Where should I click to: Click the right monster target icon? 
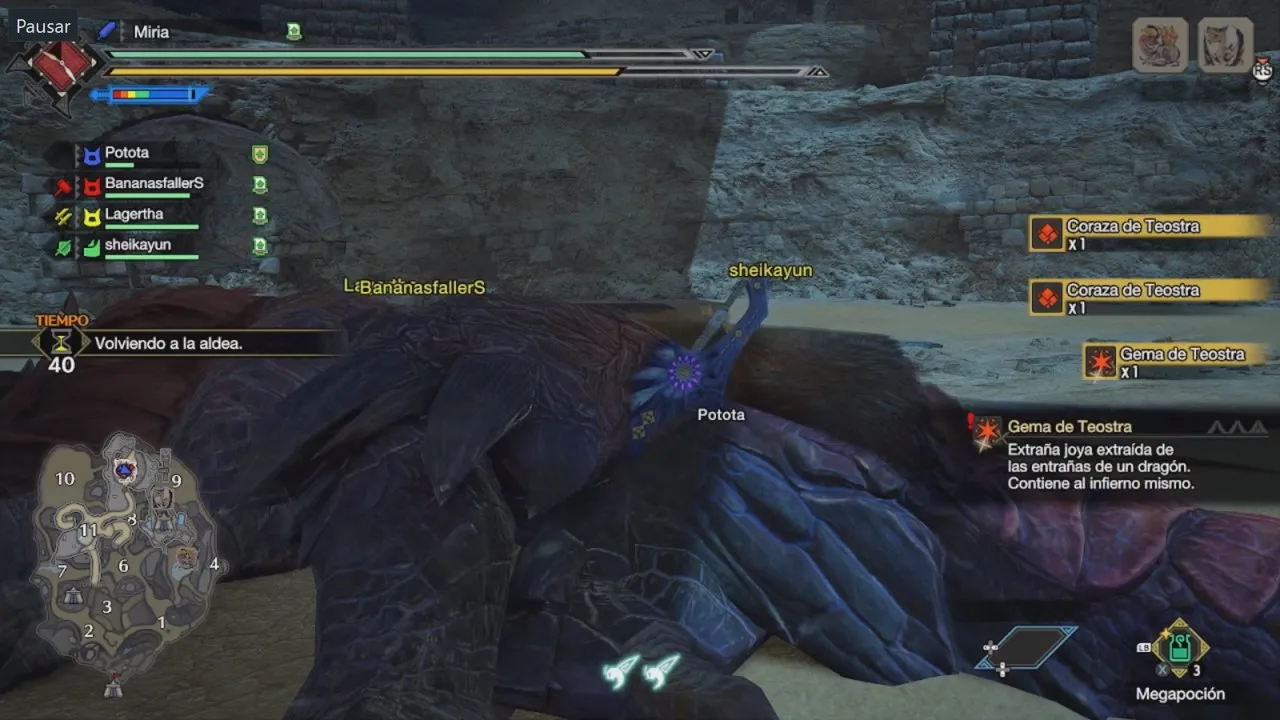[x=1225, y=45]
